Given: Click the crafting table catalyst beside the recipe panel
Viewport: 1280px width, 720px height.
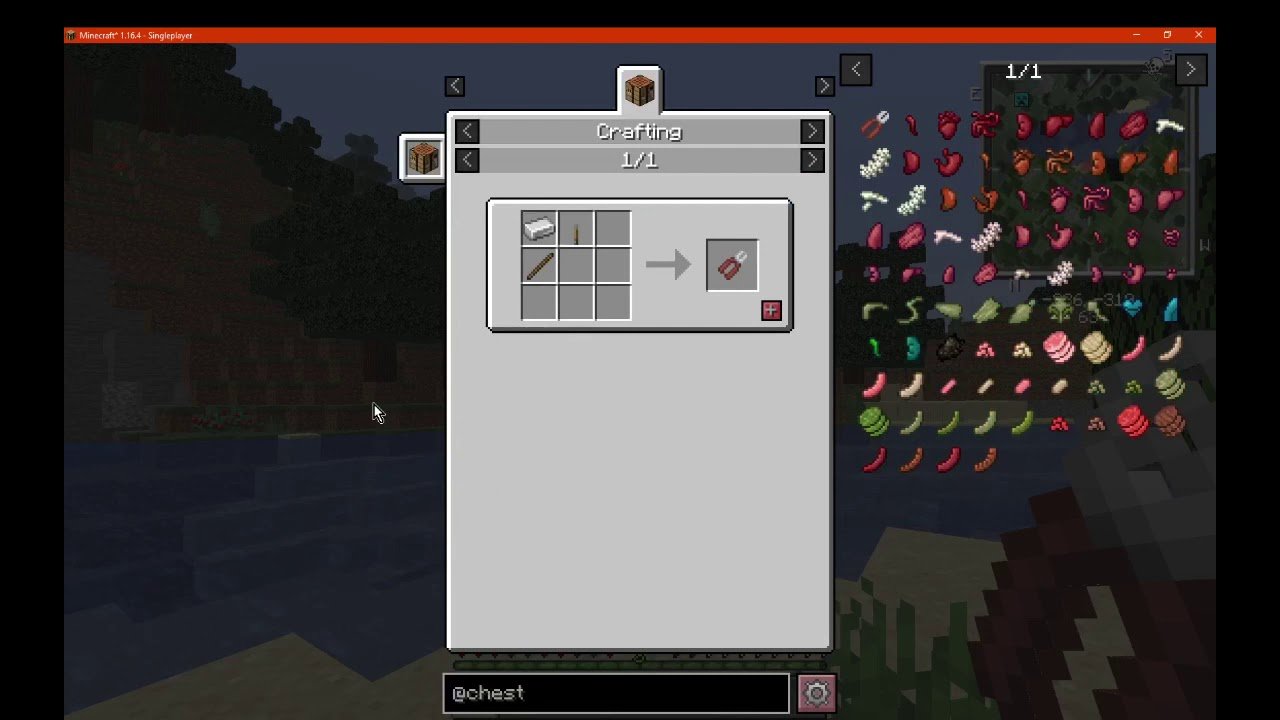Looking at the screenshot, I should (x=422, y=158).
